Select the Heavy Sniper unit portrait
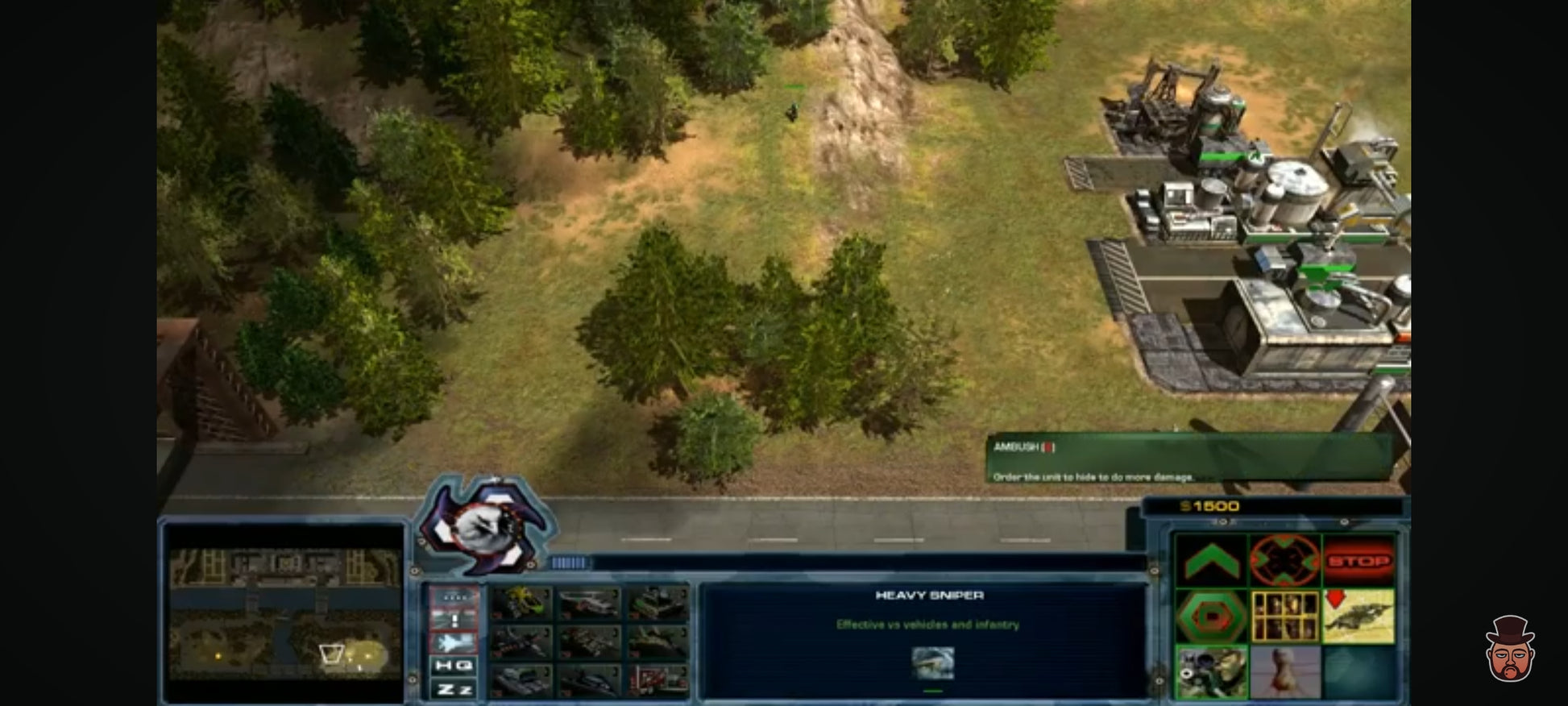Viewport: 1568px width, 706px height. pos(932,662)
